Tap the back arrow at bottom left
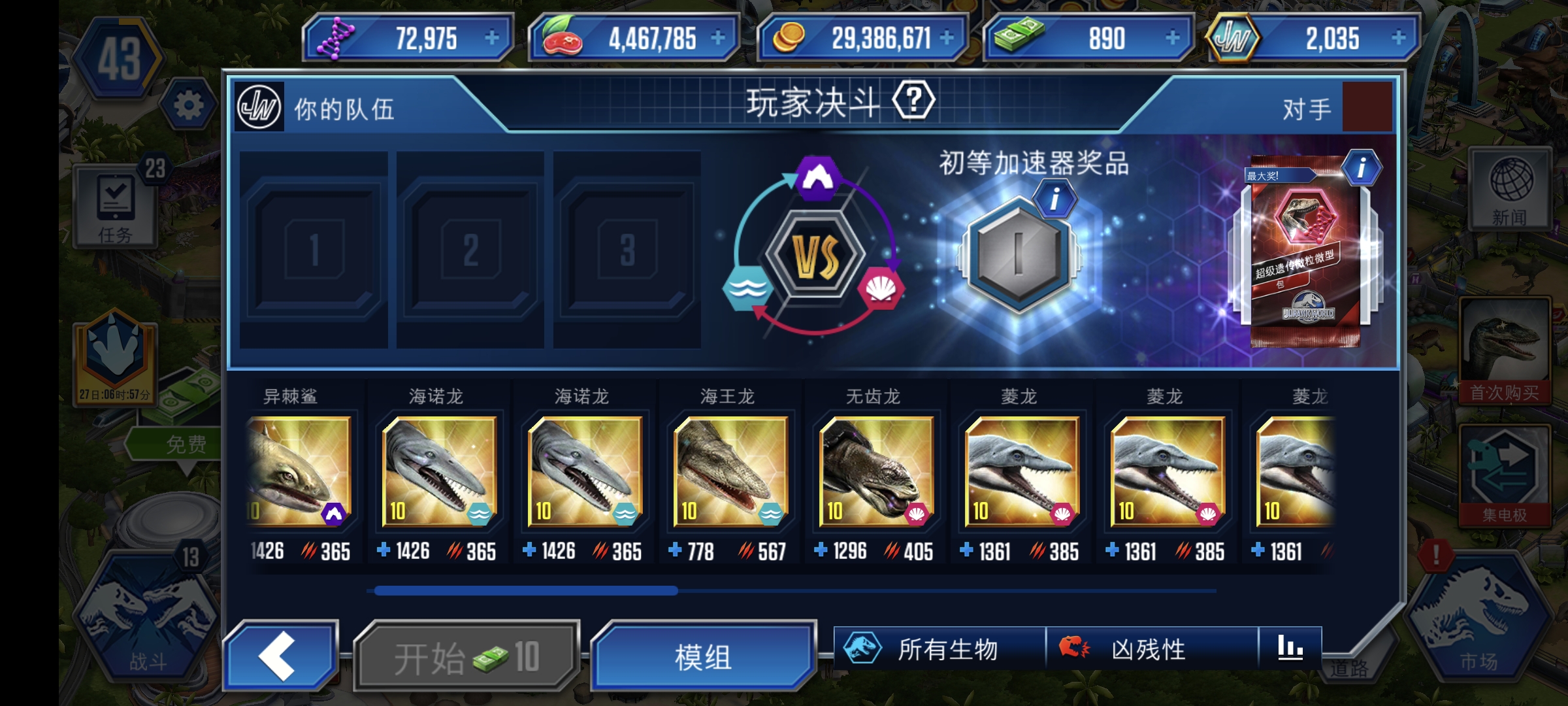 point(281,652)
